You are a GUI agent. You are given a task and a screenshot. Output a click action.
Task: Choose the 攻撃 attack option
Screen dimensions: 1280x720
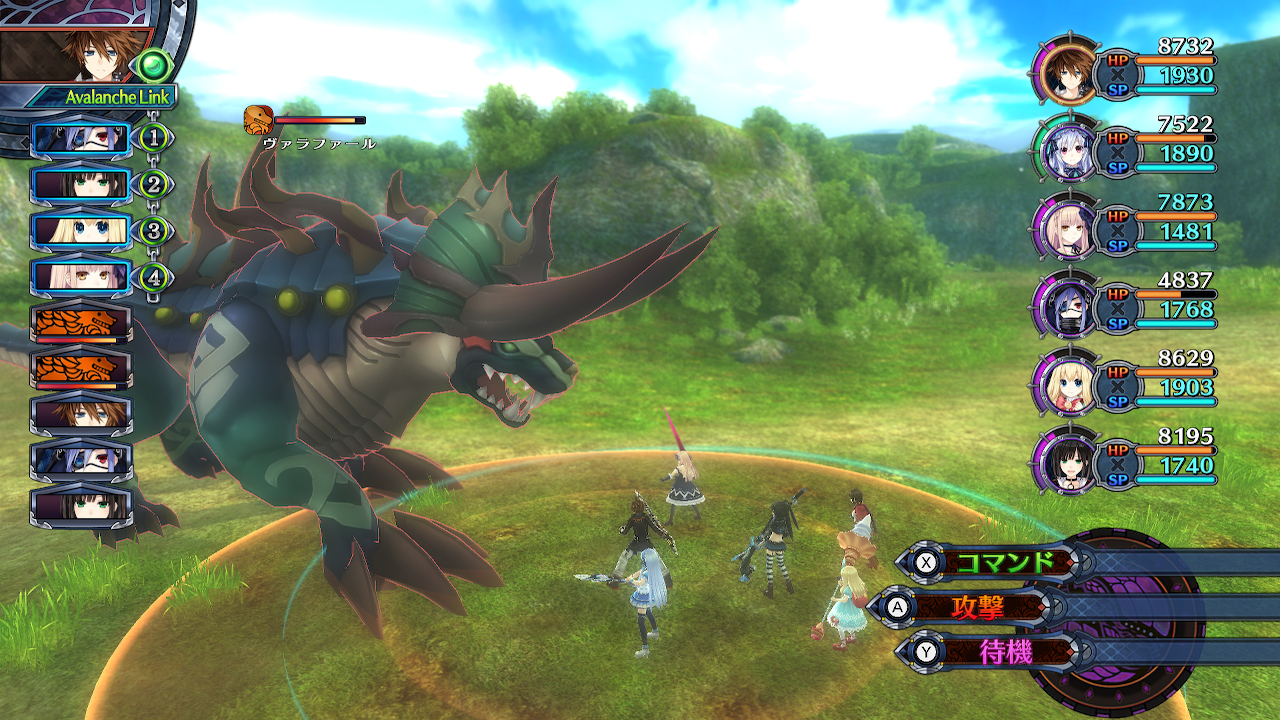978,606
